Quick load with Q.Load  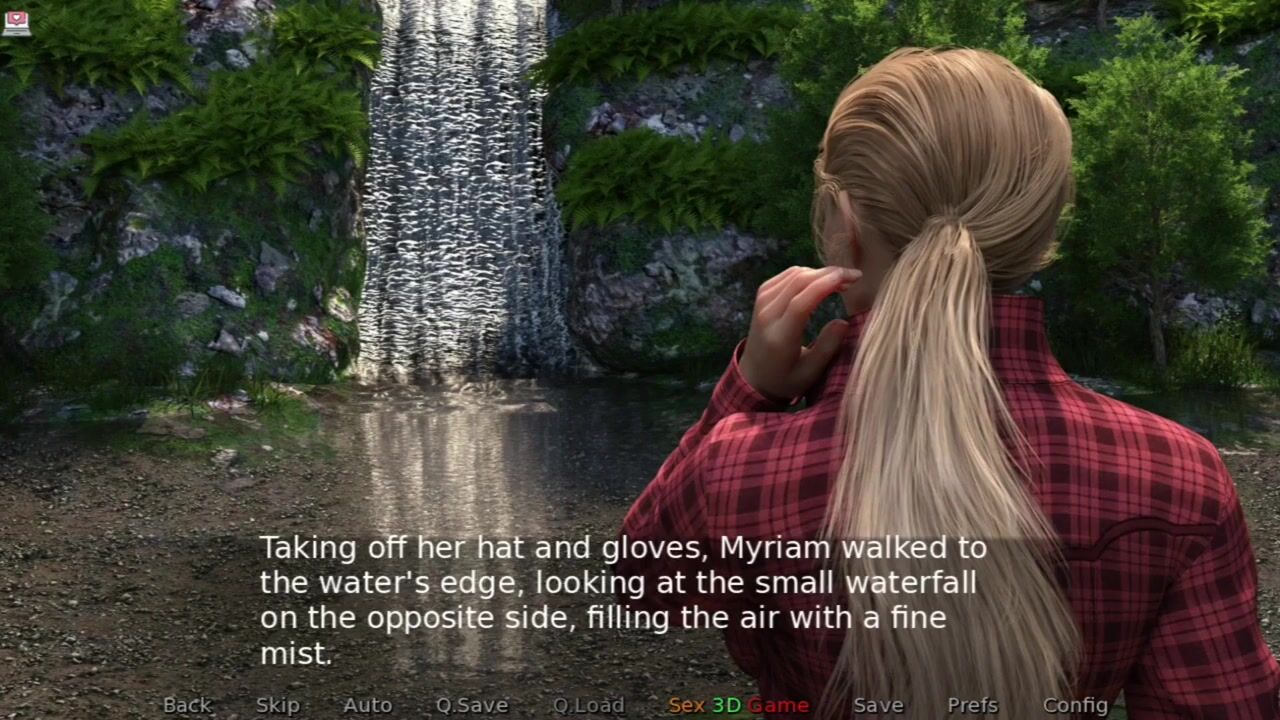pos(588,705)
